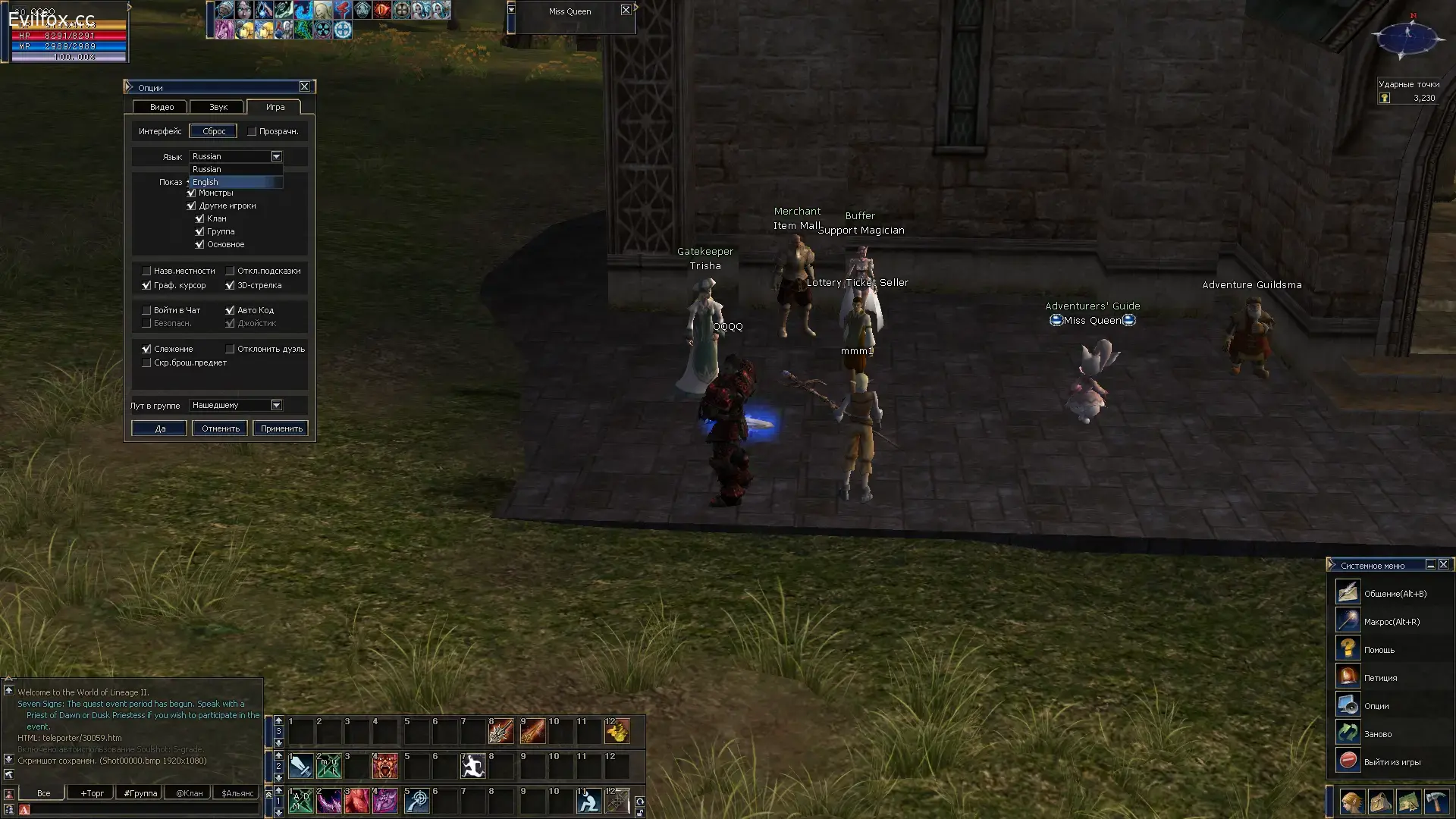The image size is (1456, 819).
Task: Enable the Назв.местности checkbox
Action: click(x=146, y=271)
